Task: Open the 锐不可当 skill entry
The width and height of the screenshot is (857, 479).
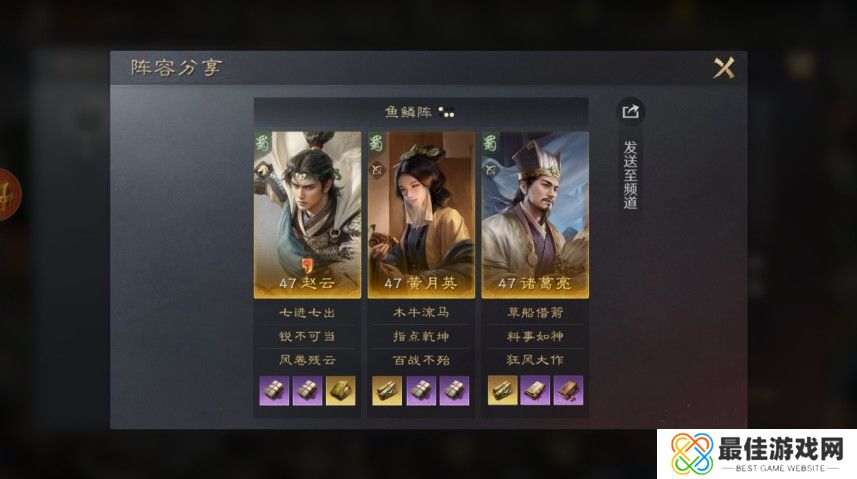Action: [307, 335]
